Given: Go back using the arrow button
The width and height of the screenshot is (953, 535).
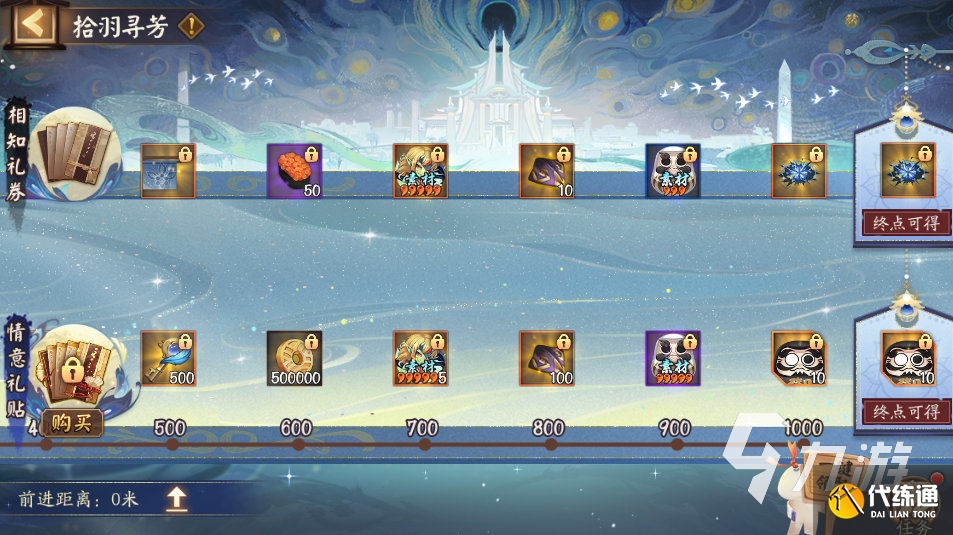Looking at the screenshot, I should pyautogui.click(x=33, y=25).
